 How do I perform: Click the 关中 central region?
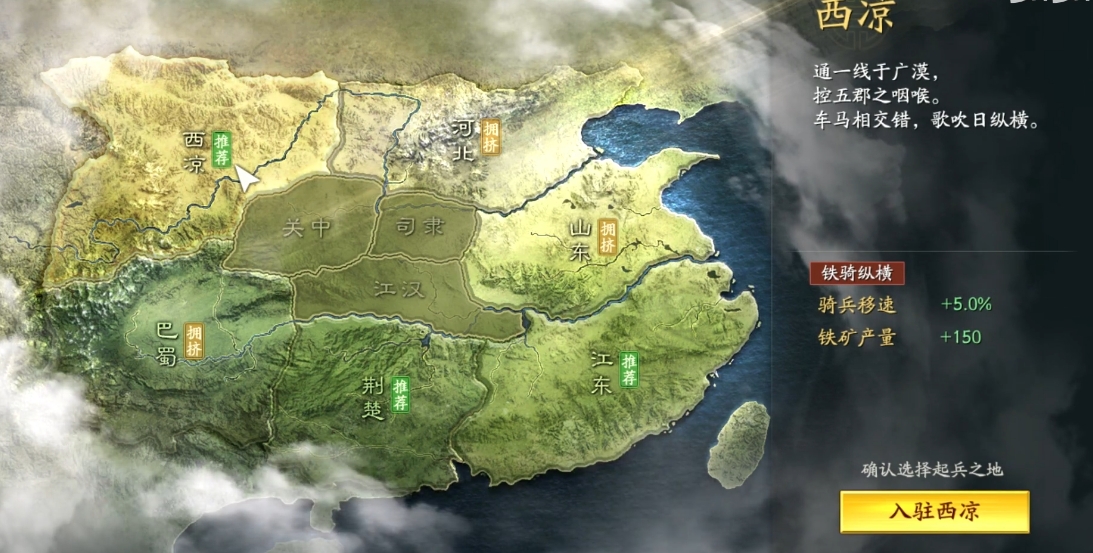[306, 228]
